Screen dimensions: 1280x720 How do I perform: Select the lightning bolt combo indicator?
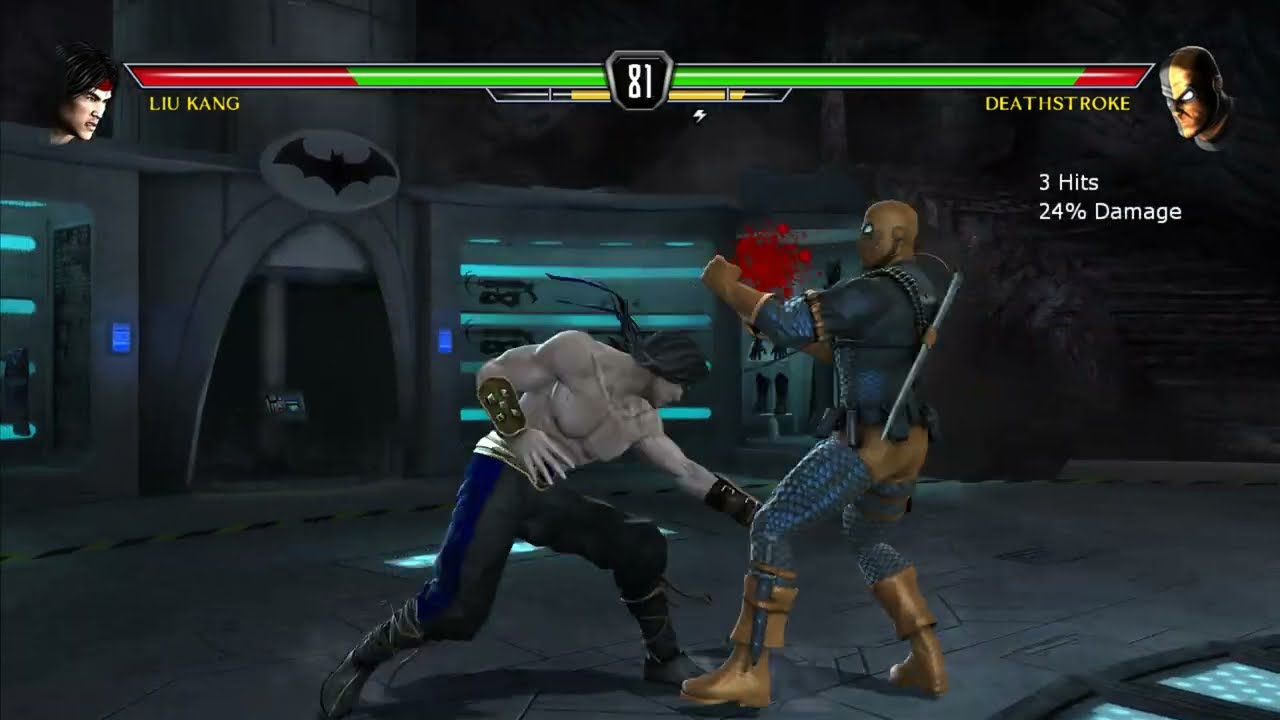pos(700,116)
